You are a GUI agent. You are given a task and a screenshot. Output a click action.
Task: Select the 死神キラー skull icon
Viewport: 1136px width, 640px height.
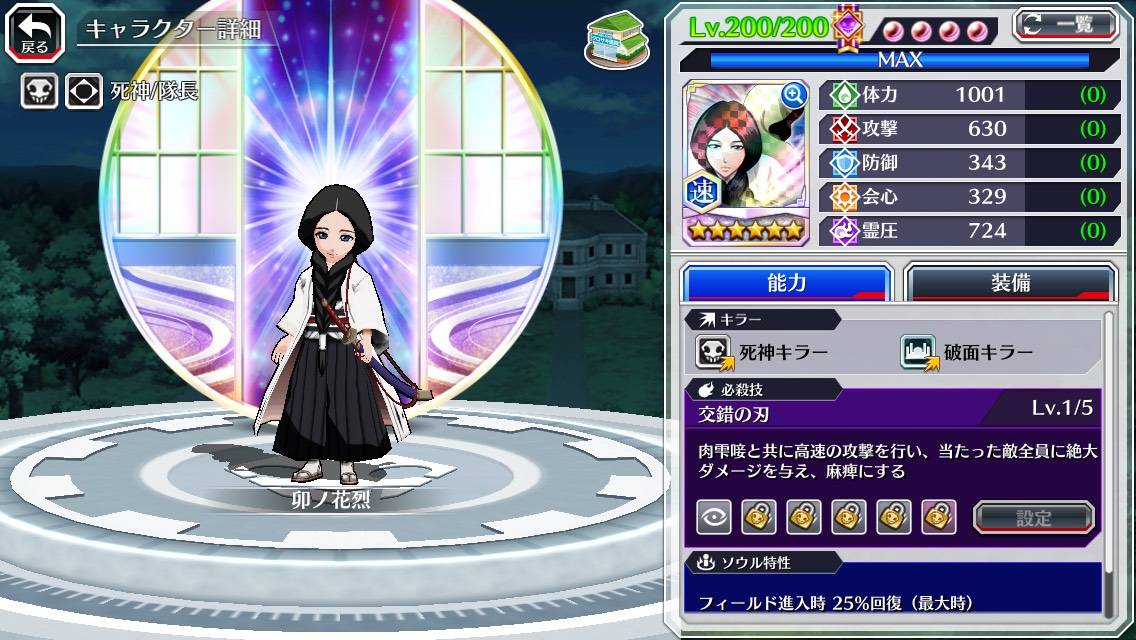coord(713,352)
